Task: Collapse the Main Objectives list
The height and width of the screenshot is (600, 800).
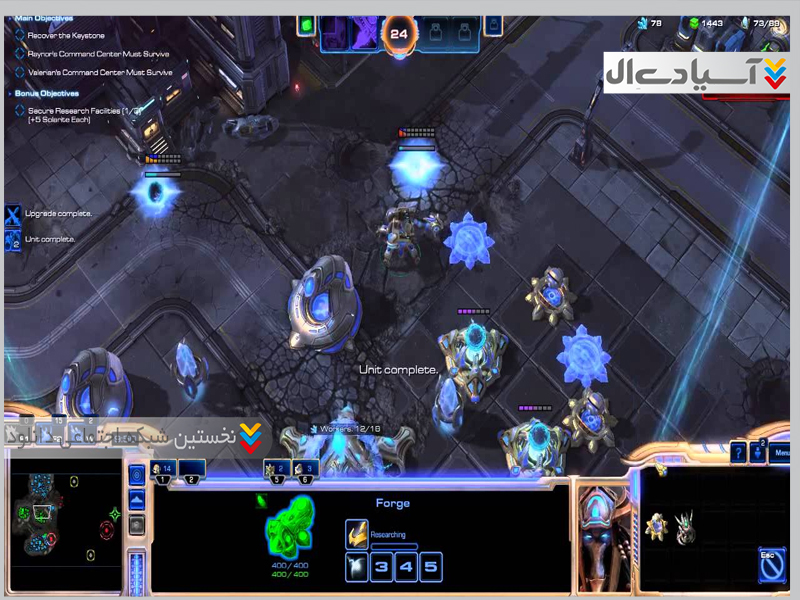Action: pos(9,17)
